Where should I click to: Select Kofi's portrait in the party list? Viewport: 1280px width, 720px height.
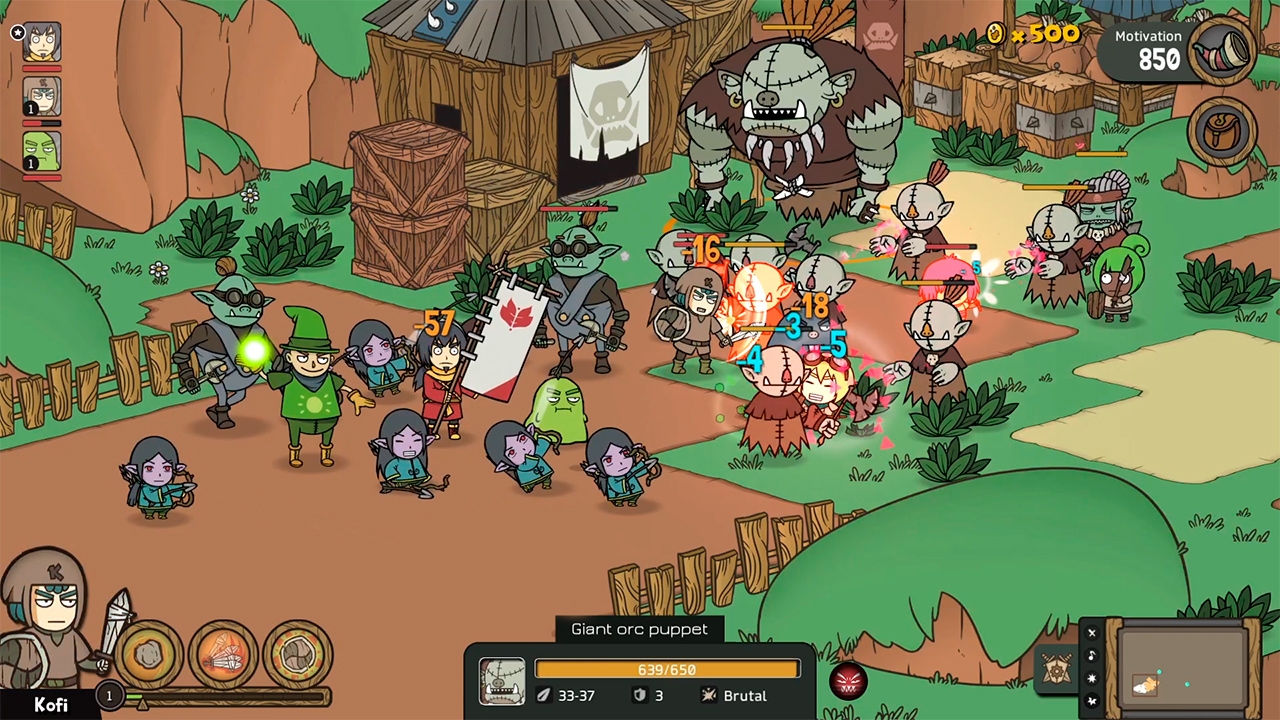[42, 97]
